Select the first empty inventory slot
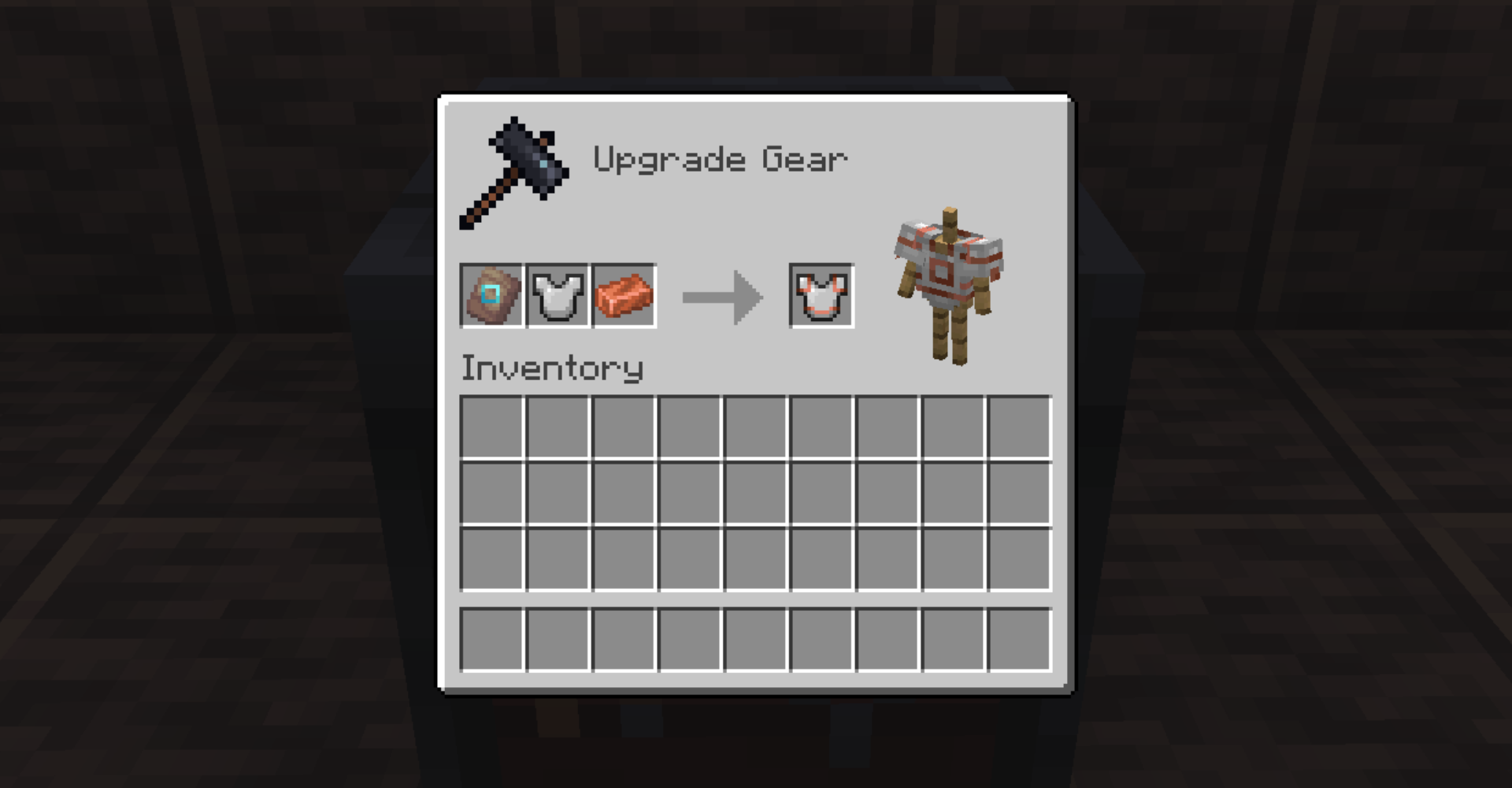 tap(492, 425)
